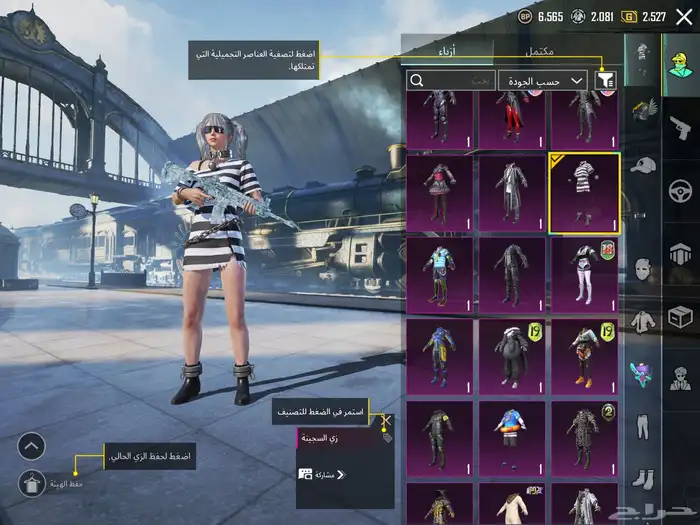Show the pants subcategory
The image size is (700, 525).
pos(641,424)
